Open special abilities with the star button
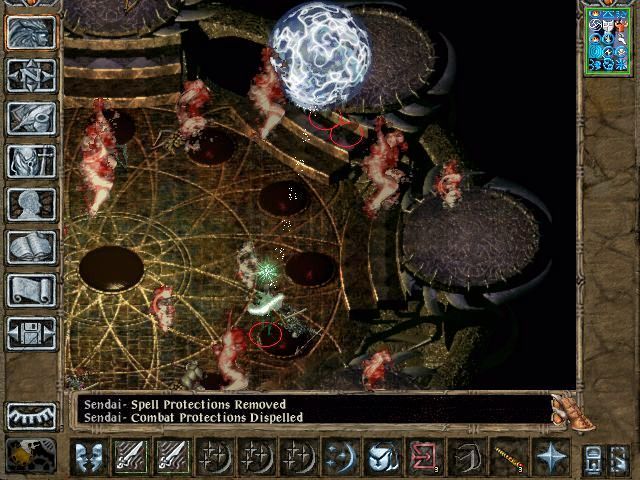This screenshot has width=640, height=480. [549, 457]
